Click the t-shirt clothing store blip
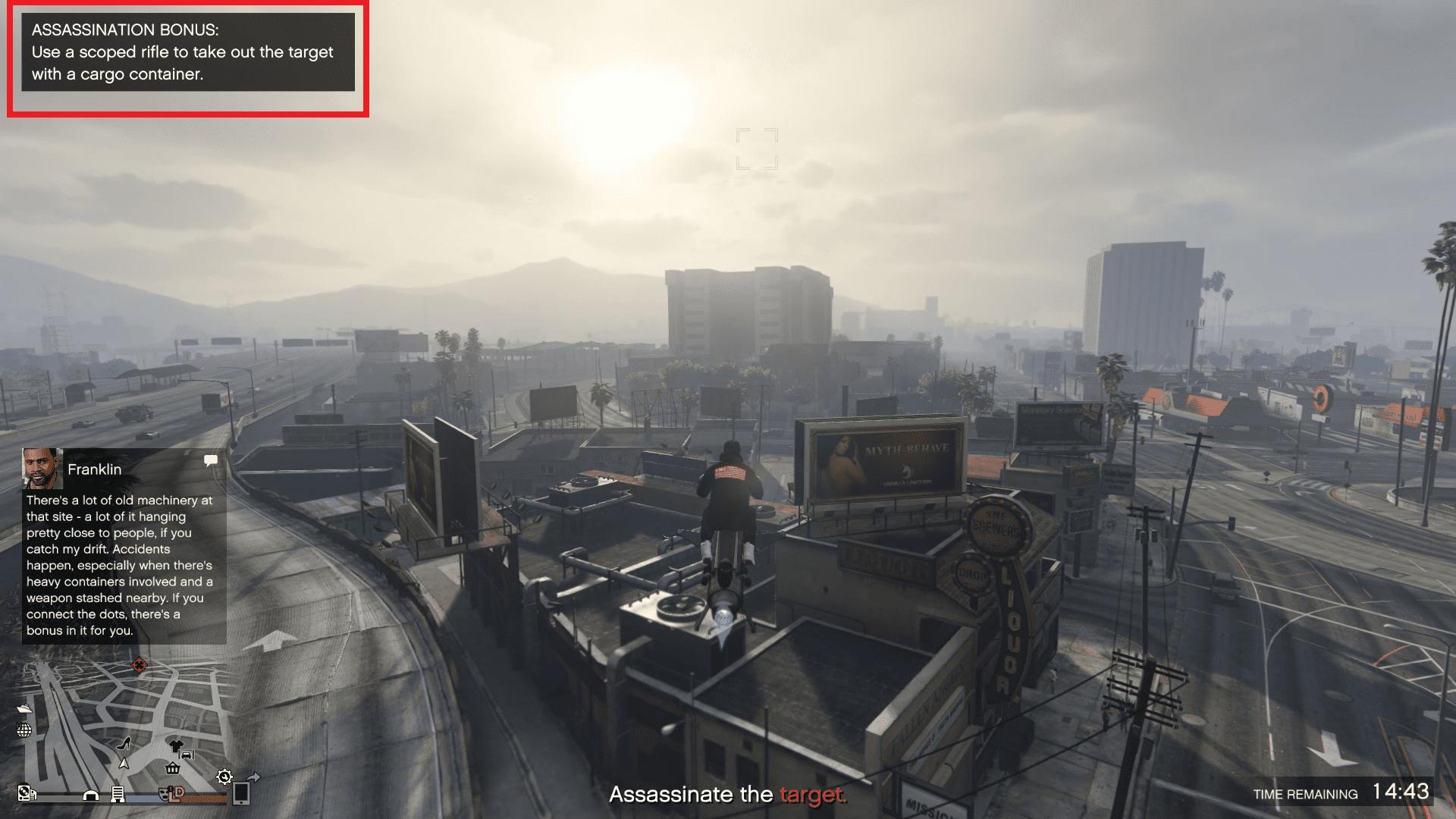This screenshot has height=819, width=1456. pyautogui.click(x=176, y=745)
